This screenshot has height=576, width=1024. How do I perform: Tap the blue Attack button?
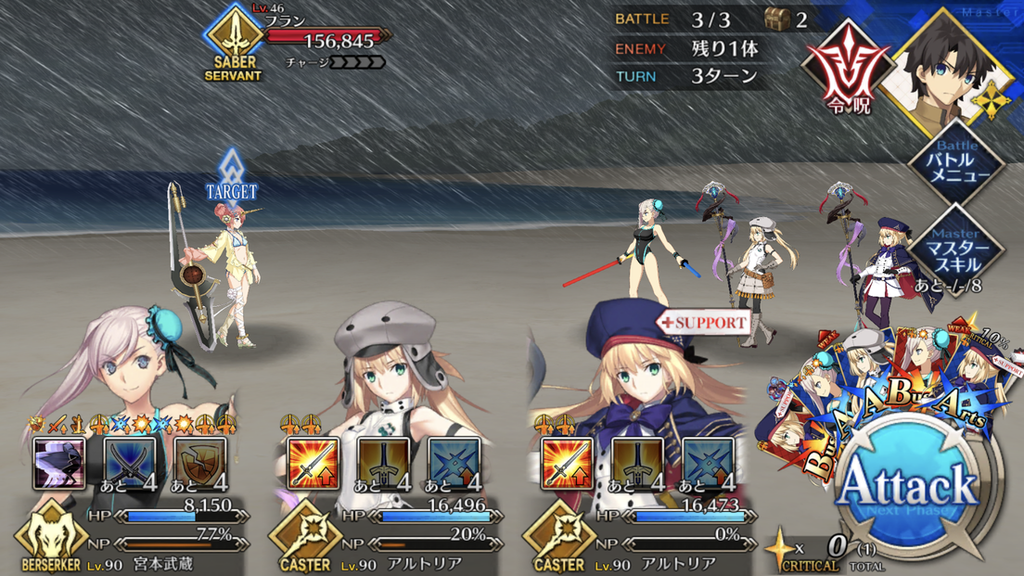(x=907, y=487)
